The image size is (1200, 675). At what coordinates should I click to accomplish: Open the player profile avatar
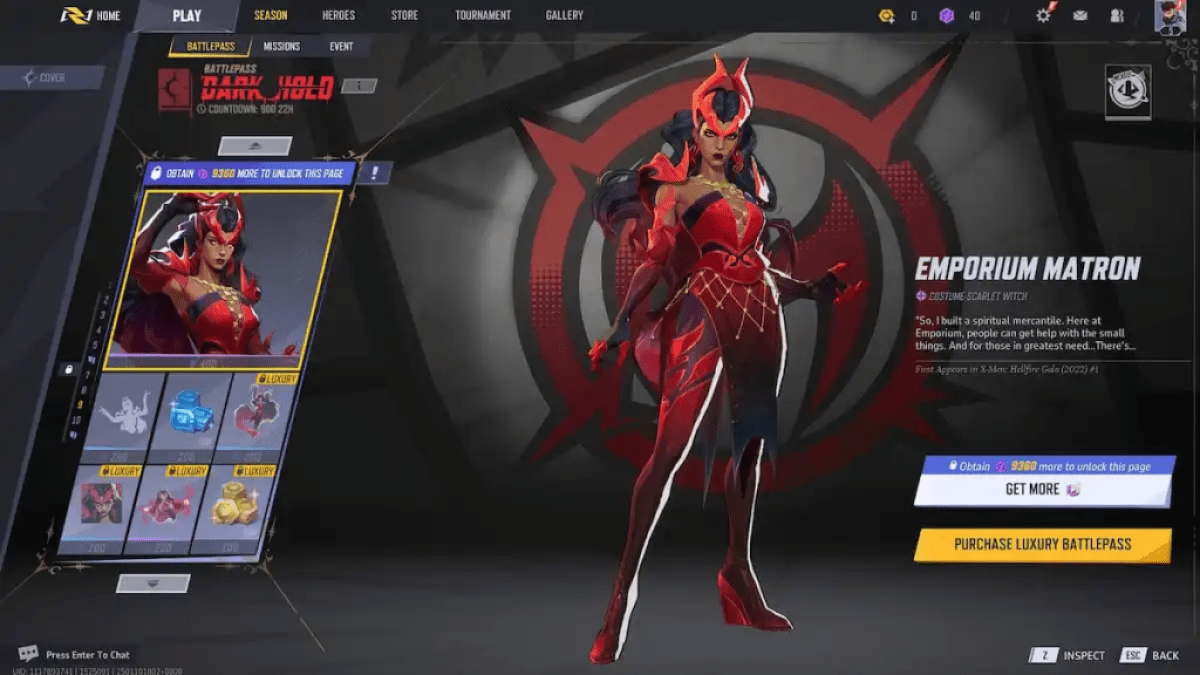click(1169, 16)
